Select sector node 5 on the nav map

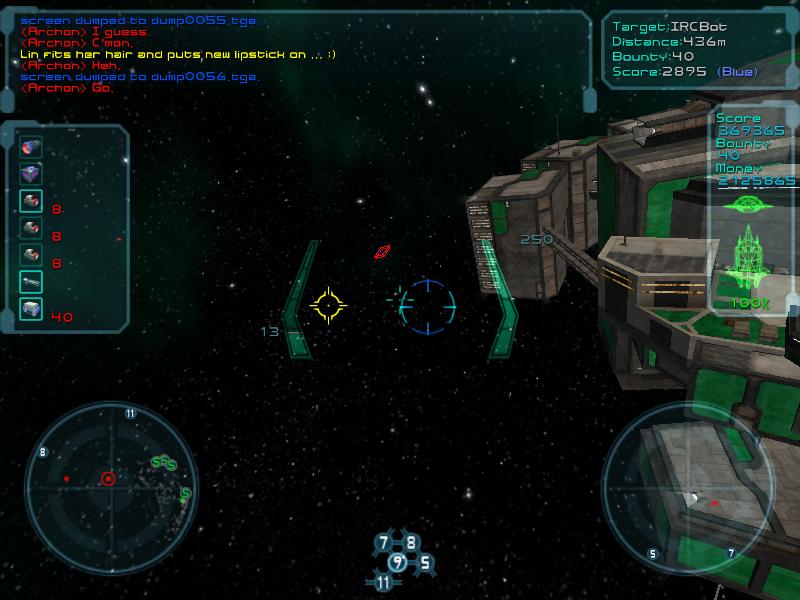424,563
